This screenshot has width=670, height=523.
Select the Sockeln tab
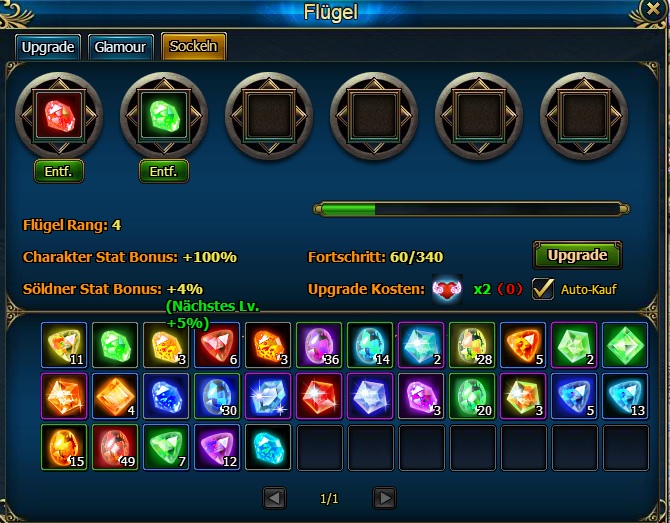(194, 47)
